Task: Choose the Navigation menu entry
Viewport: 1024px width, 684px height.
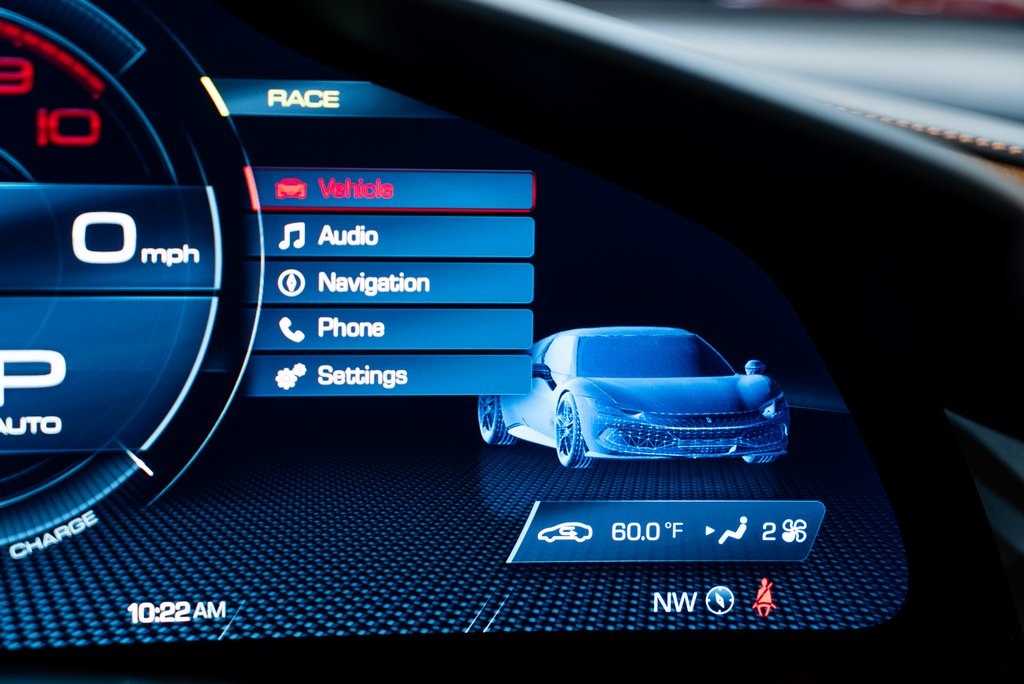Action: click(390, 283)
